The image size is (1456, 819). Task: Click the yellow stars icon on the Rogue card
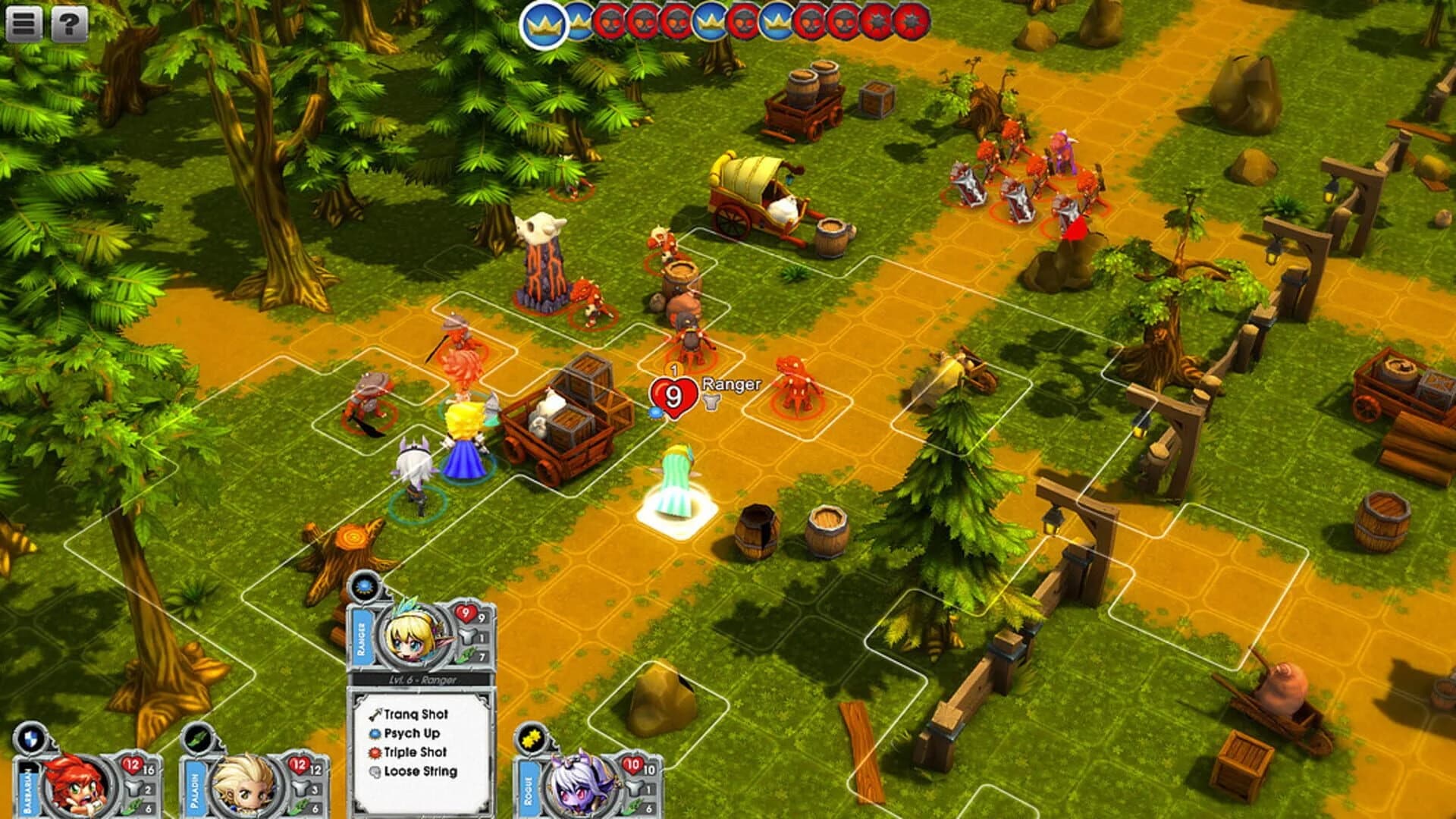pyautogui.click(x=529, y=739)
